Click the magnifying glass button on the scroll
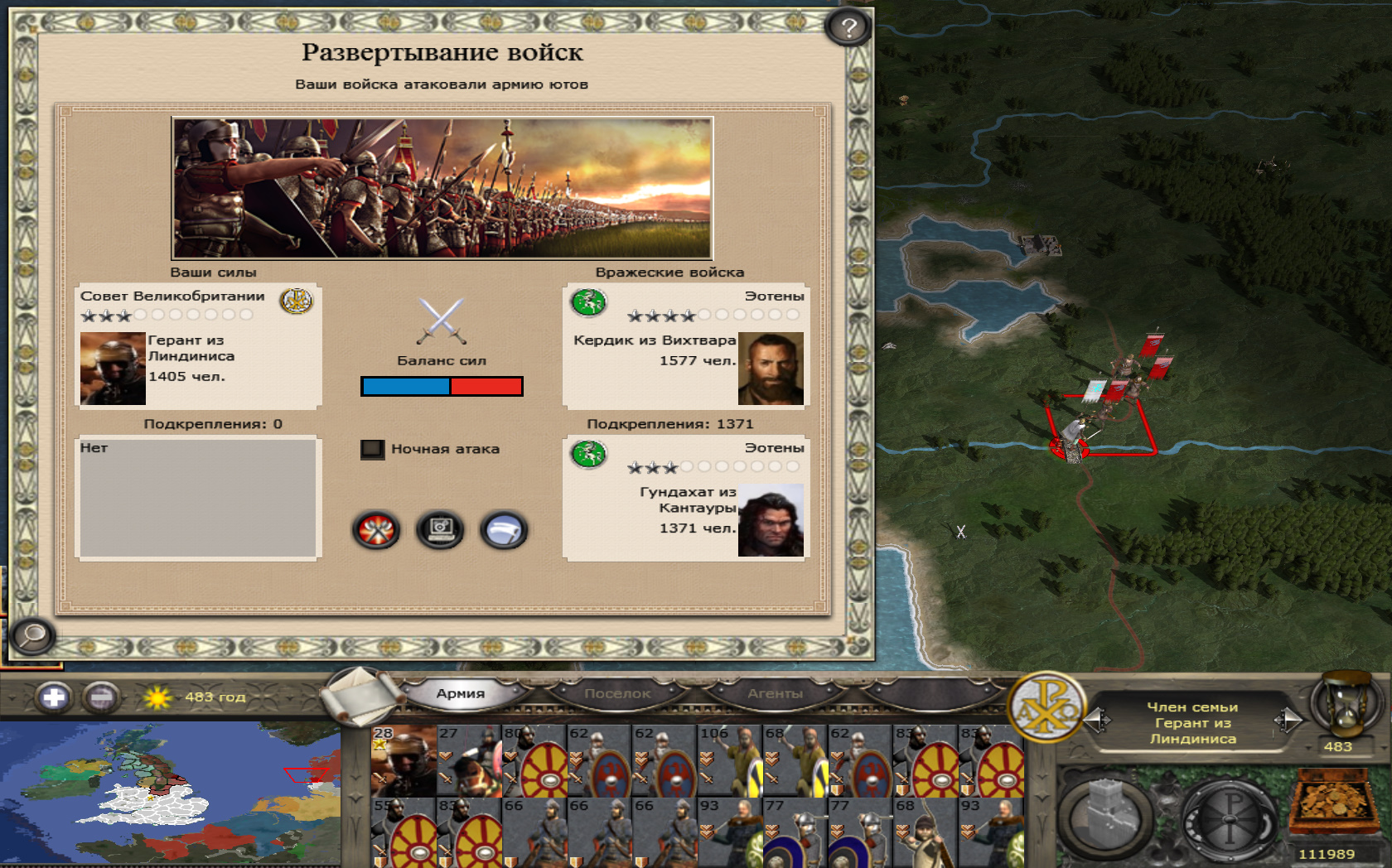 click(32, 635)
